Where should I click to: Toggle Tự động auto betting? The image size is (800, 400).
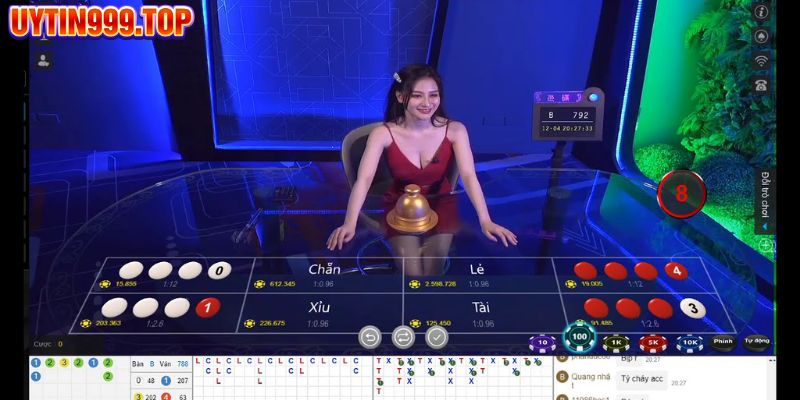757,343
